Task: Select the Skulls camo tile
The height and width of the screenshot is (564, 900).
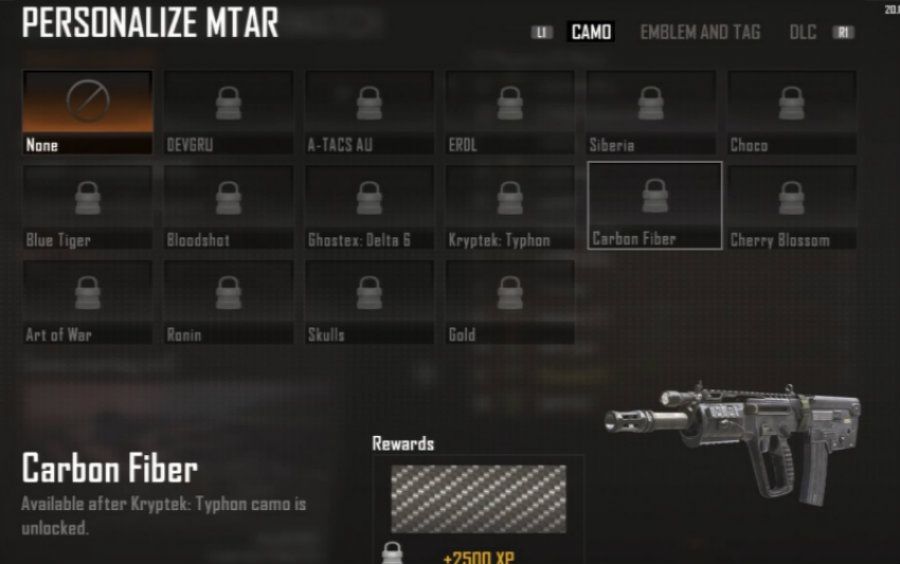Action: 370,302
